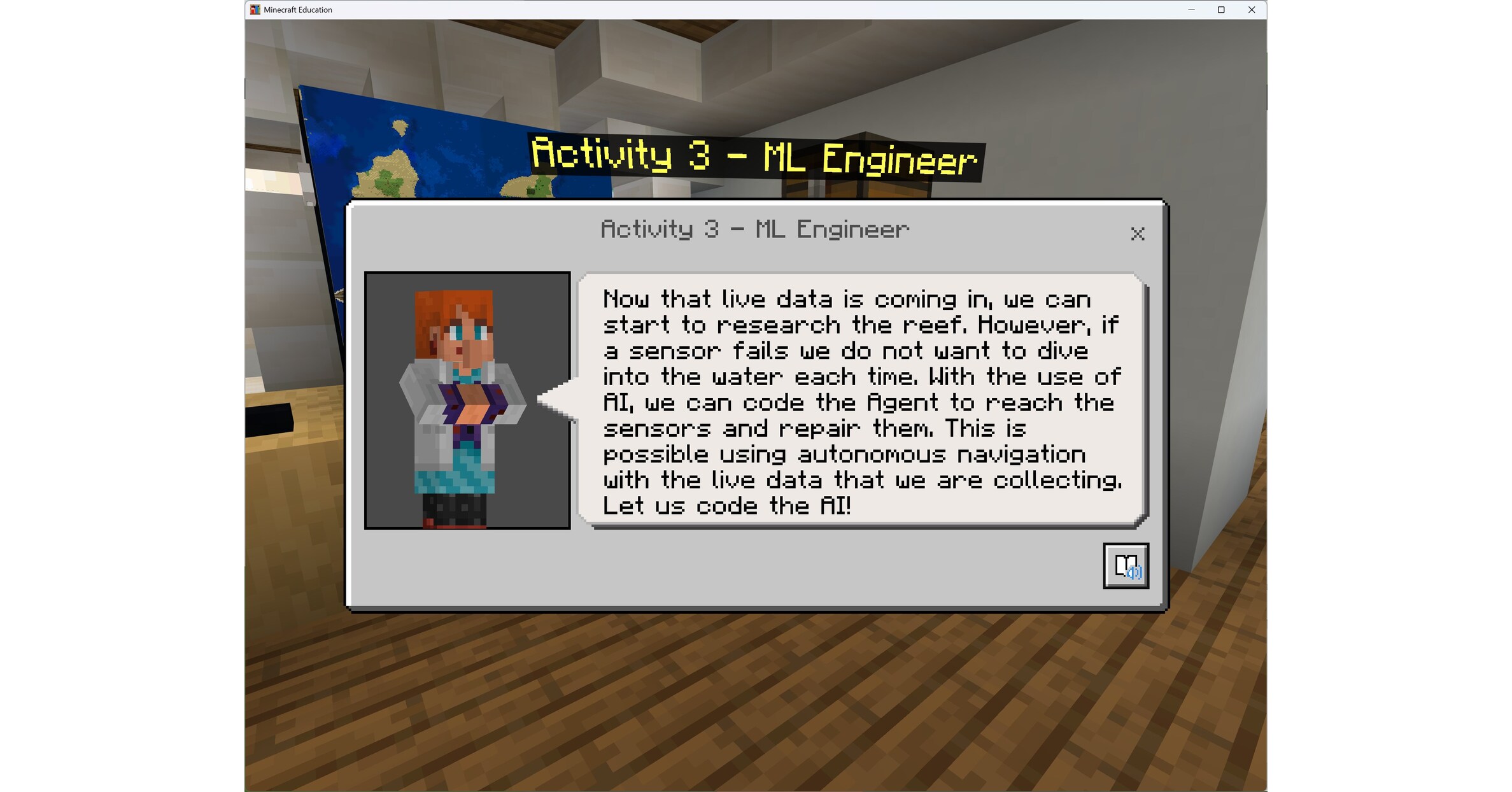Click the wooden plank floor
The width and height of the screenshot is (1512, 792).
click(764, 713)
